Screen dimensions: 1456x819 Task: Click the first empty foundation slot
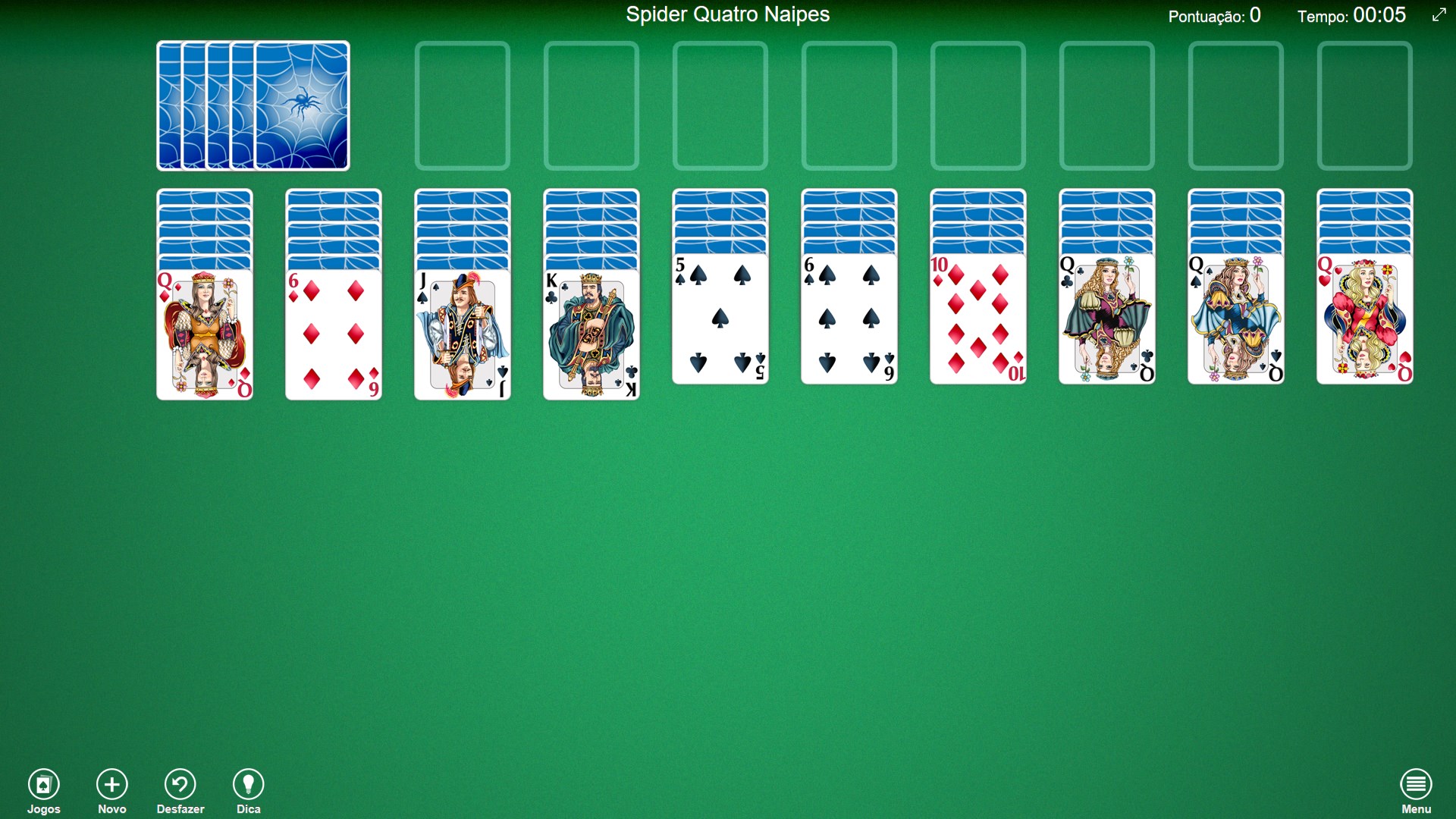click(x=463, y=106)
